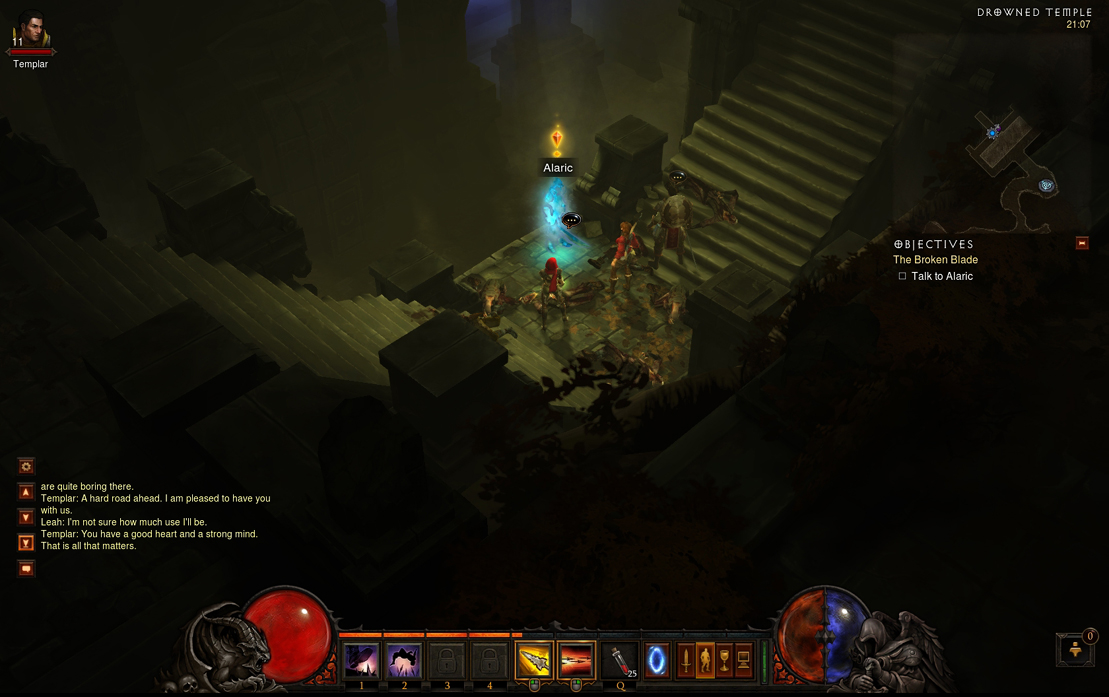
Task: Open the character inventory figure button
Action: coord(705,660)
